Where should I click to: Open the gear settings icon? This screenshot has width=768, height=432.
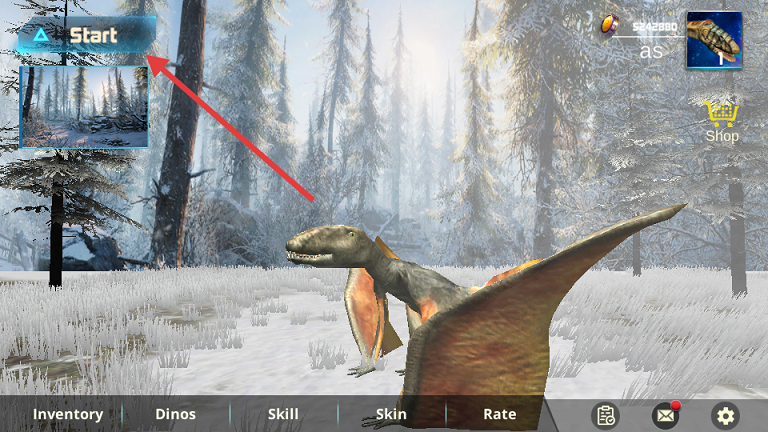725,415
